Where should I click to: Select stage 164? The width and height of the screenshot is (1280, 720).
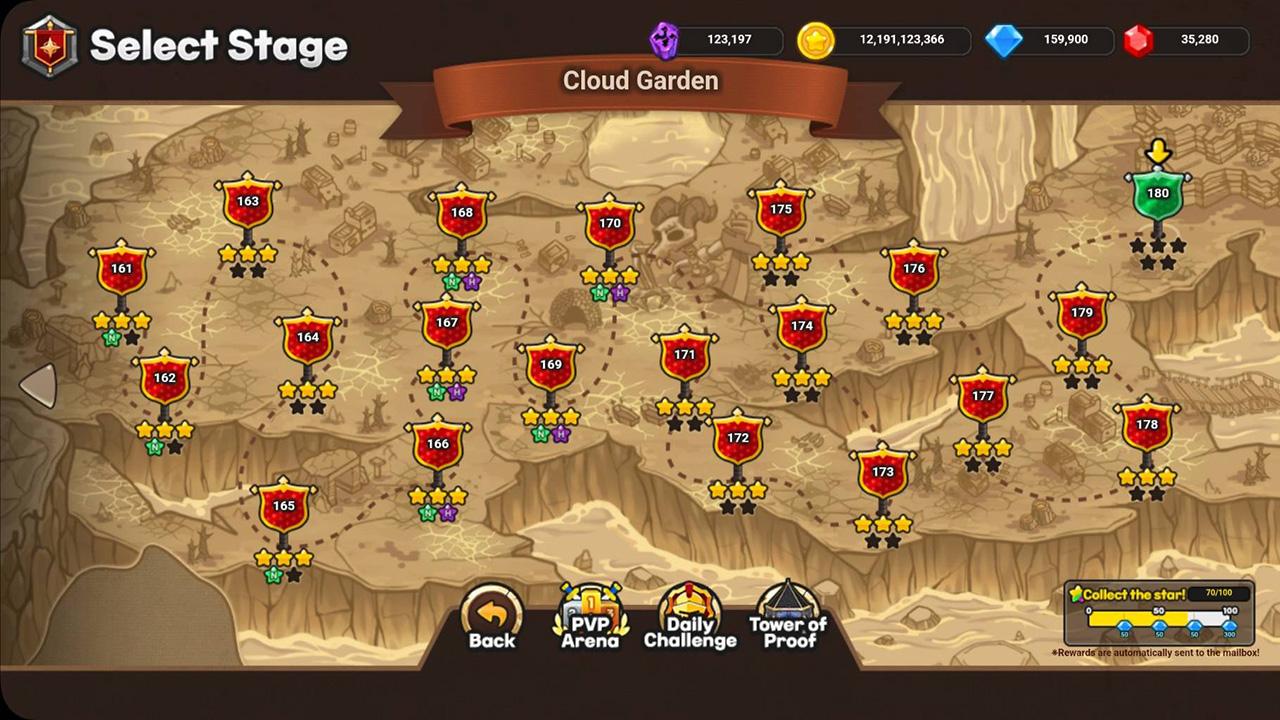[308, 340]
